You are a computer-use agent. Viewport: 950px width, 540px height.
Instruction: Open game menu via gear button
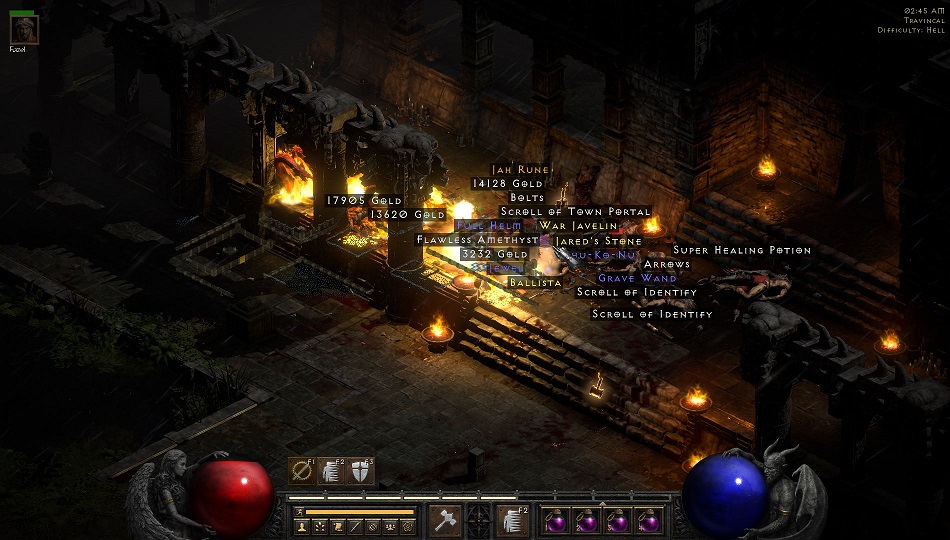coord(408,526)
